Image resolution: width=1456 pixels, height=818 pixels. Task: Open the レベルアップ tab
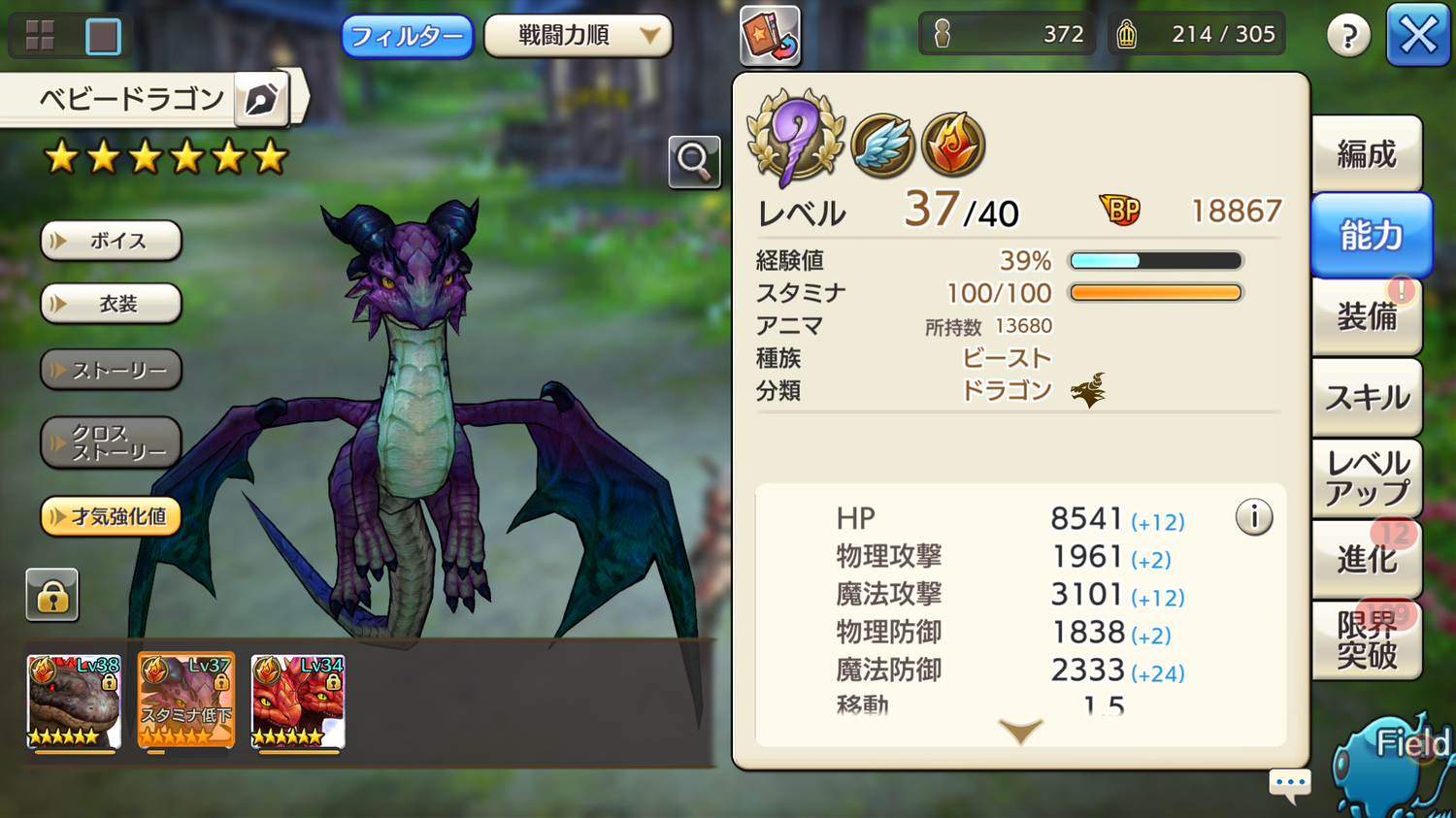tap(1367, 478)
